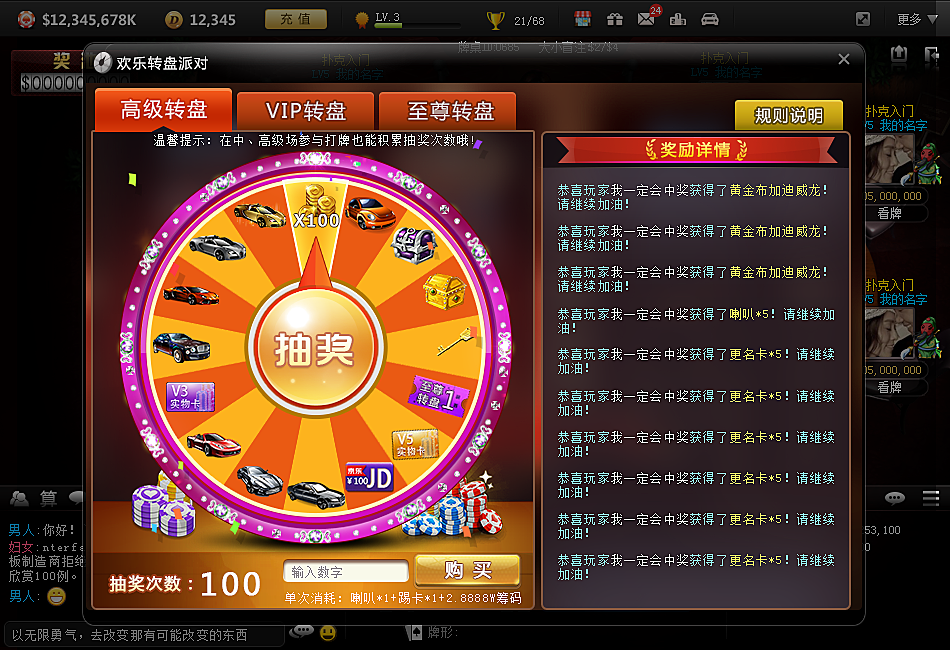View the trophy achievements icon
Image resolution: width=950 pixels, height=650 pixels.
[x=495, y=19]
